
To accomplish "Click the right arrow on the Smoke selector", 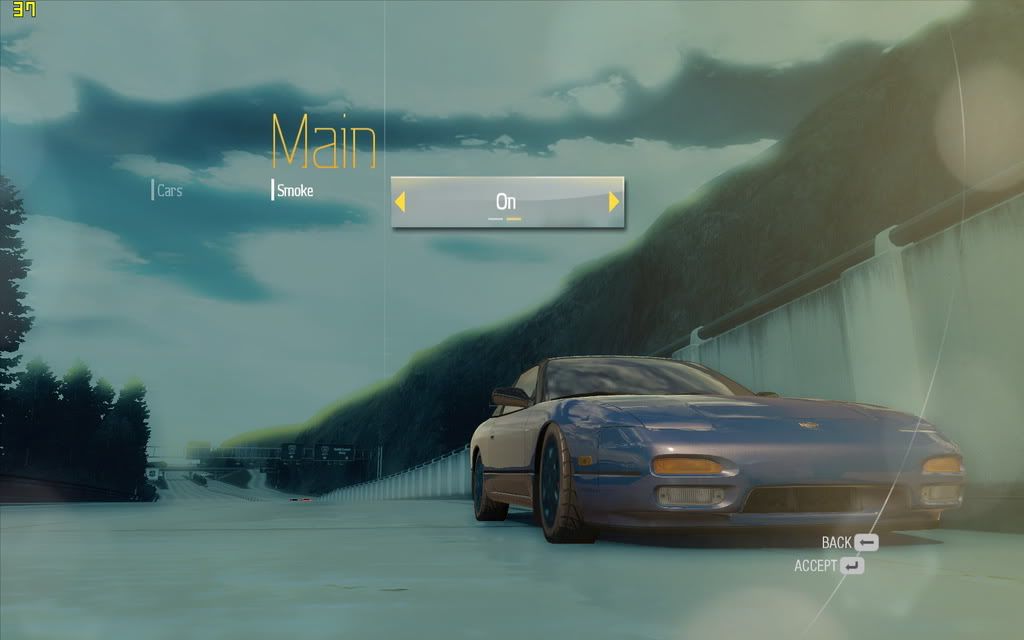I will pyautogui.click(x=614, y=202).
